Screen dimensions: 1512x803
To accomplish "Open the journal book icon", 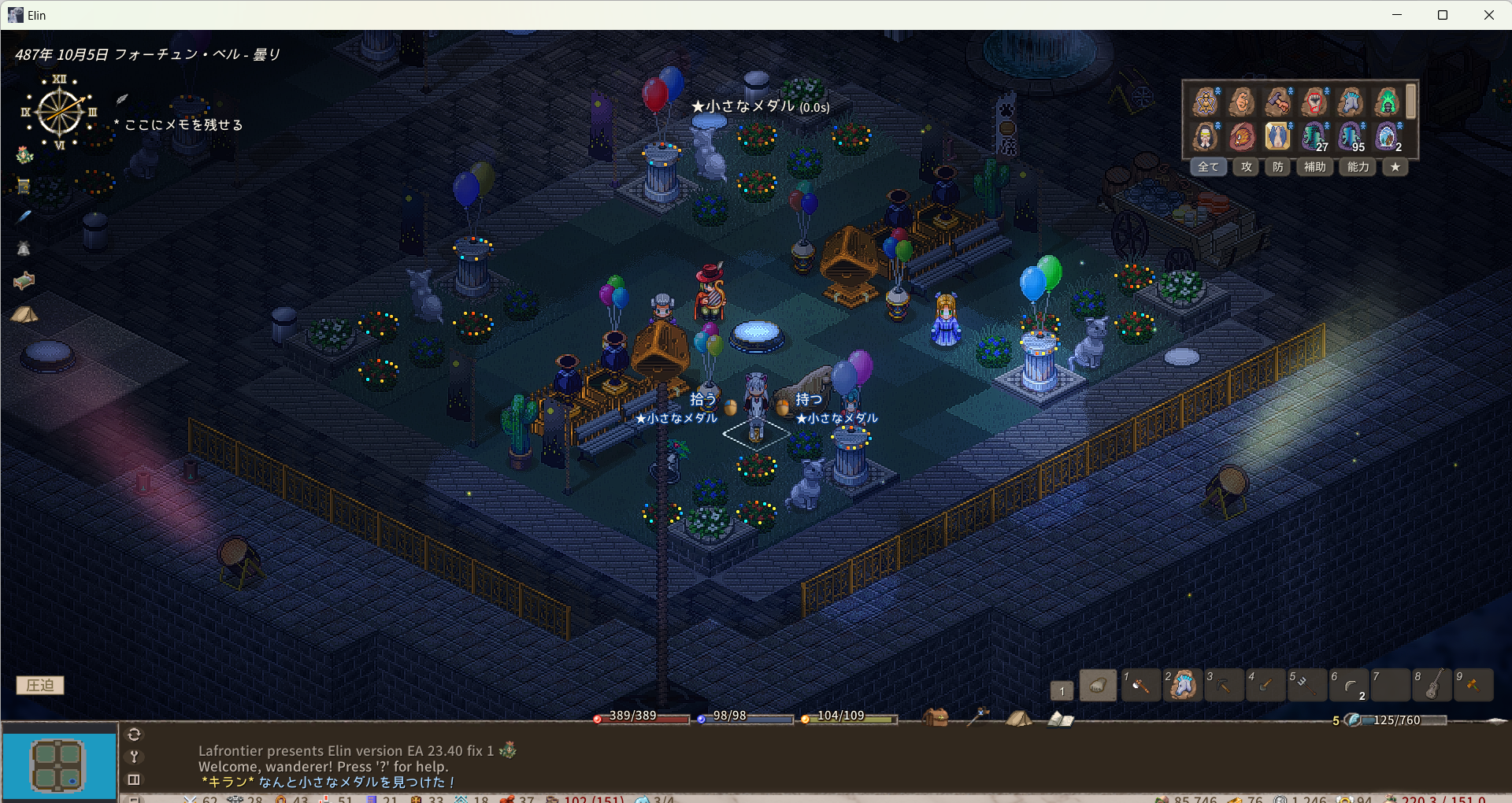I will pyautogui.click(x=1060, y=719).
